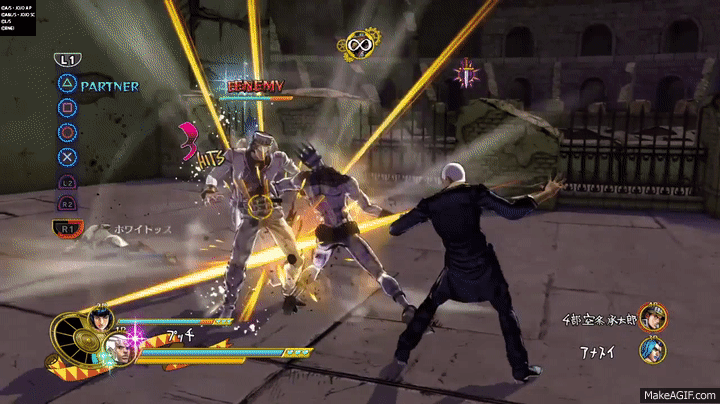
Task: Click the dark-haired partner portrait
Action: tap(104, 320)
